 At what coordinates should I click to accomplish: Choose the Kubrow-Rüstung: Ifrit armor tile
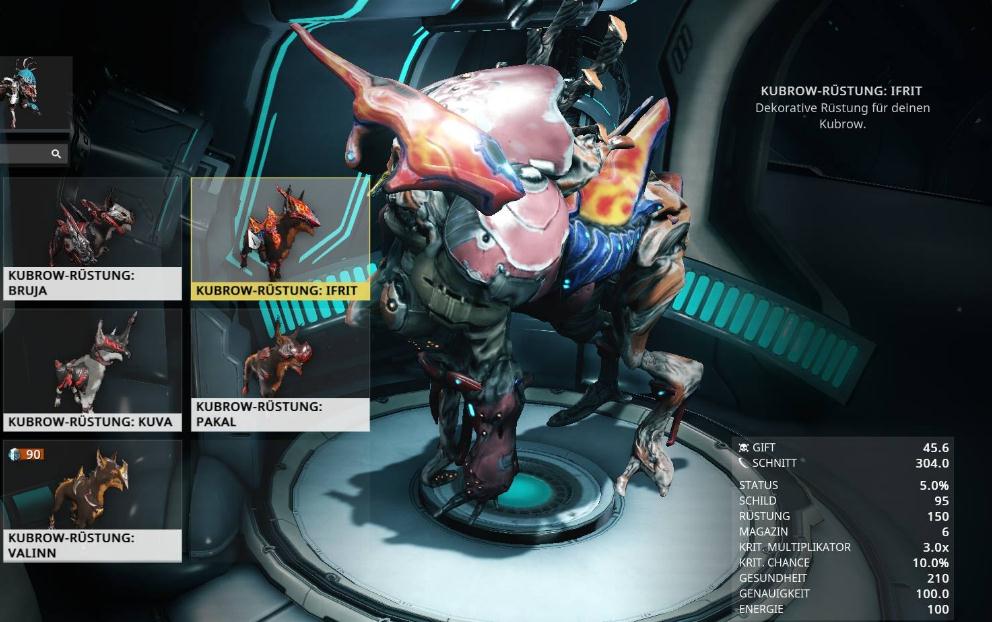(280, 238)
